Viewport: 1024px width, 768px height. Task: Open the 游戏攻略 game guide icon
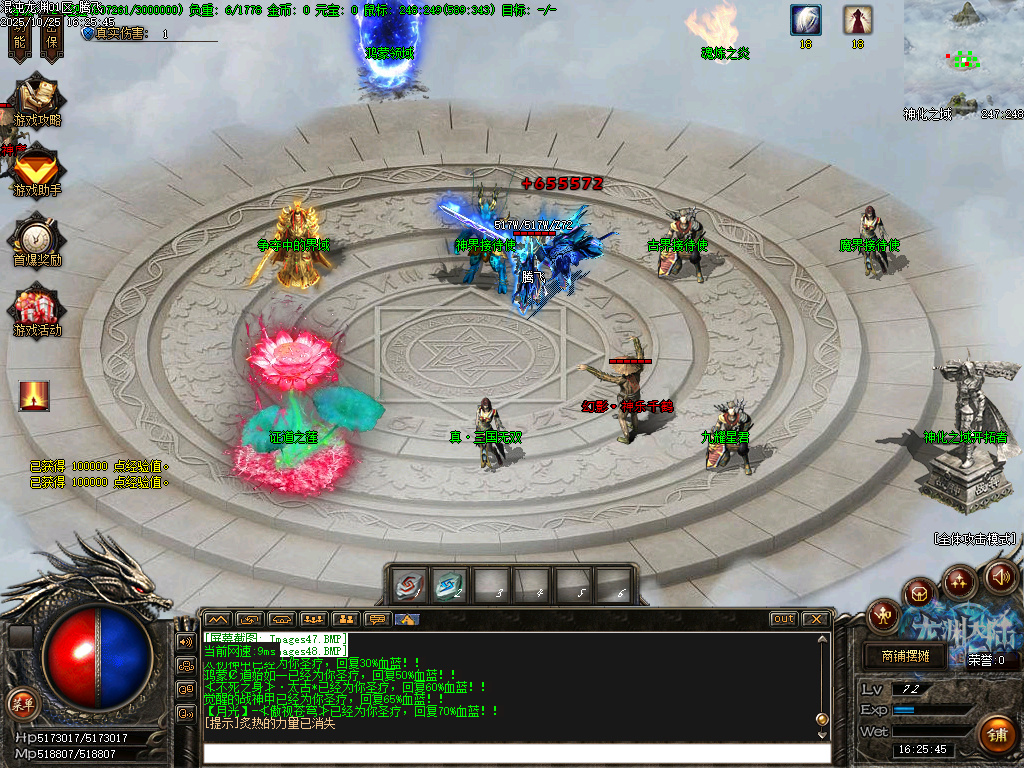pyautogui.click(x=36, y=101)
